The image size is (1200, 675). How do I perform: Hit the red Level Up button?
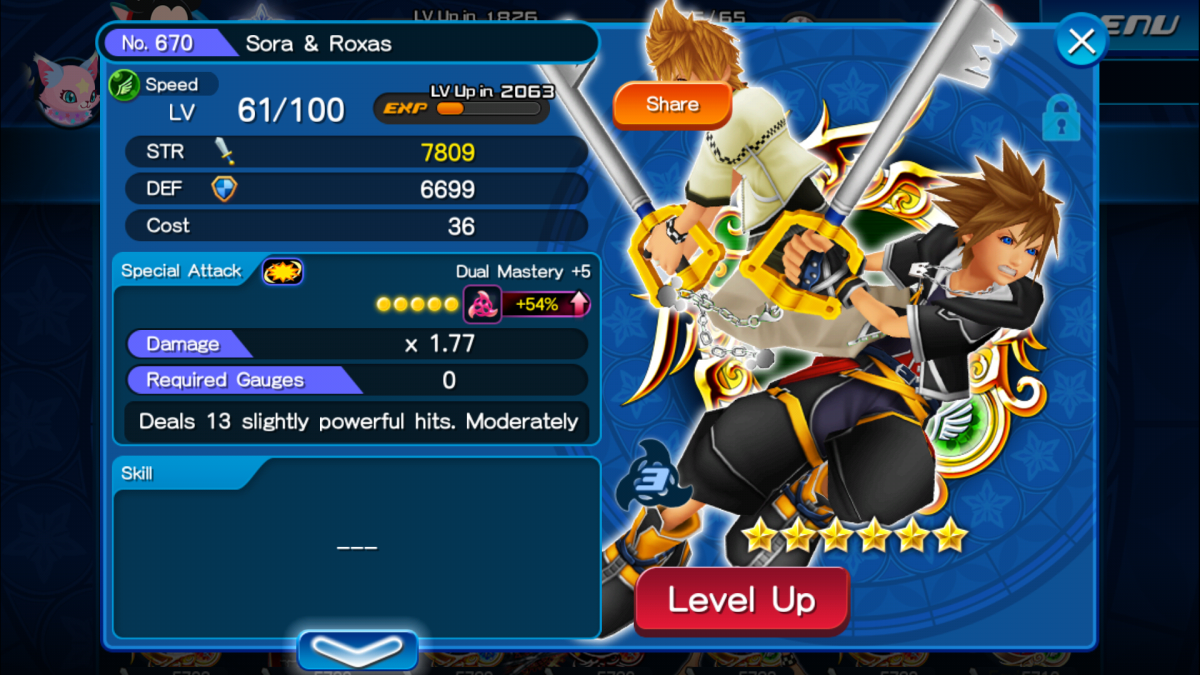742,600
